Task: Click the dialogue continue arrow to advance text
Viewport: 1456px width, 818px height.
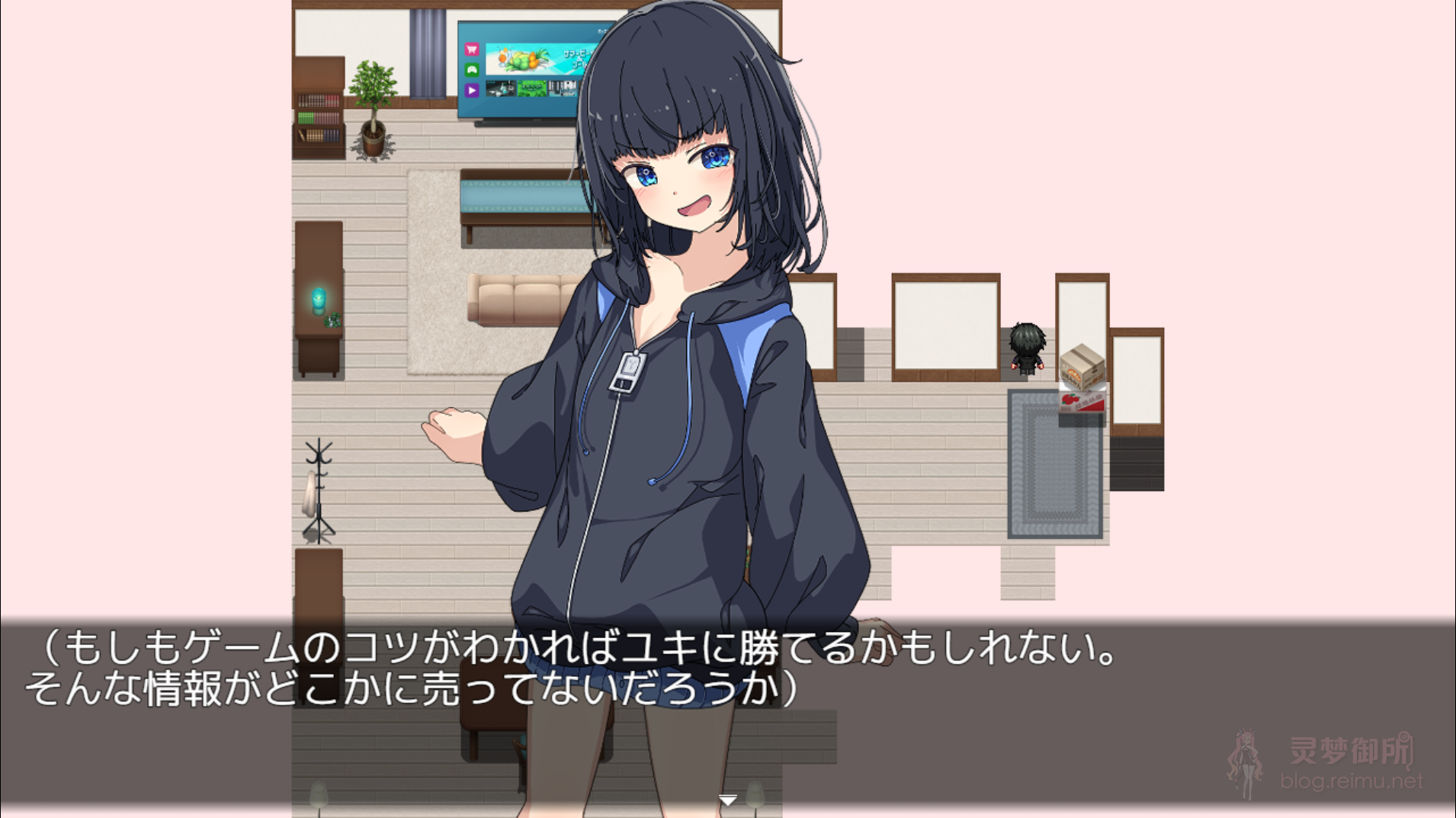Action: pyautogui.click(x=728, y=799)
